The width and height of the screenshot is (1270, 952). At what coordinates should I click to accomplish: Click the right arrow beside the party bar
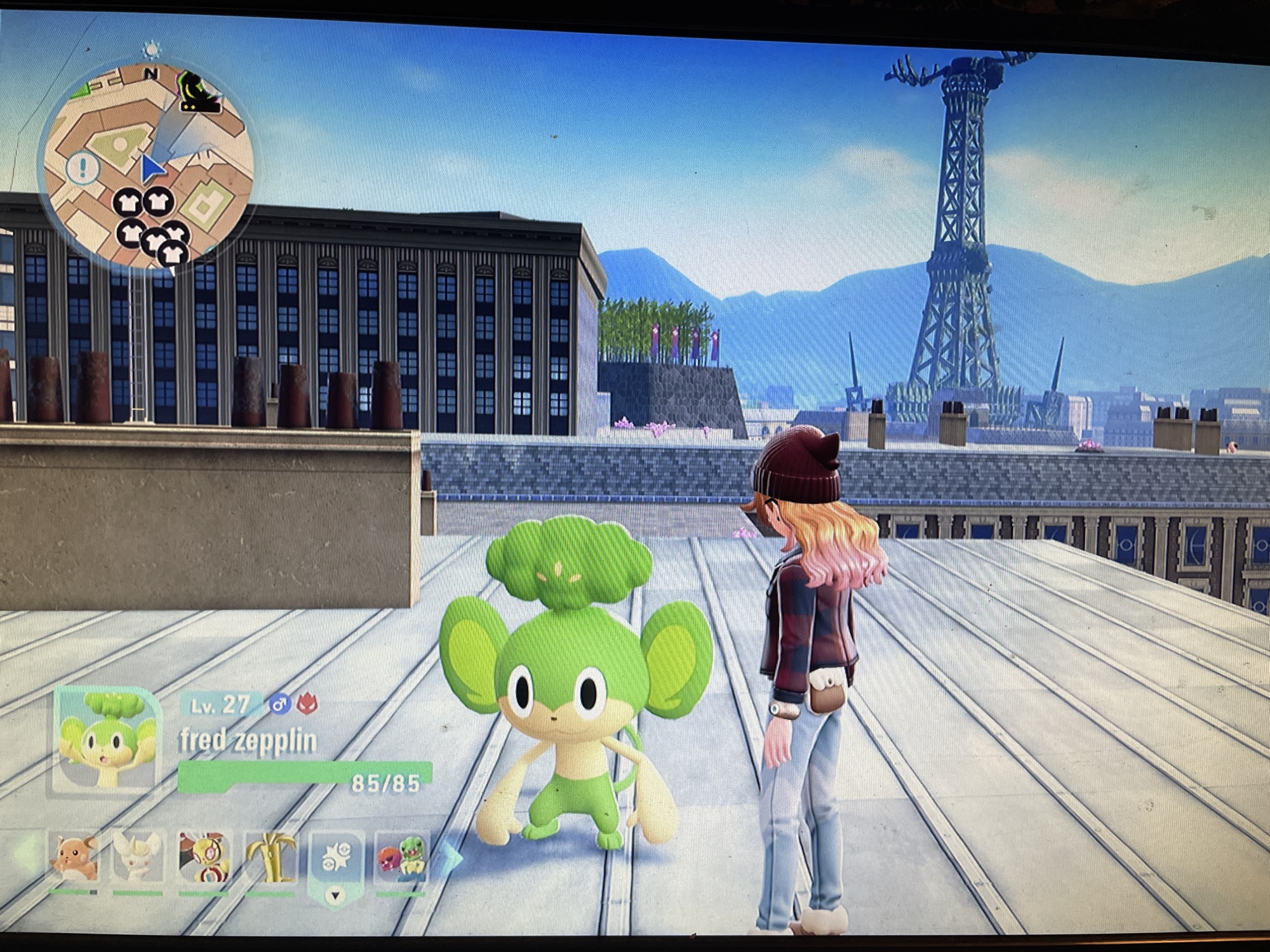pos(454,857)
